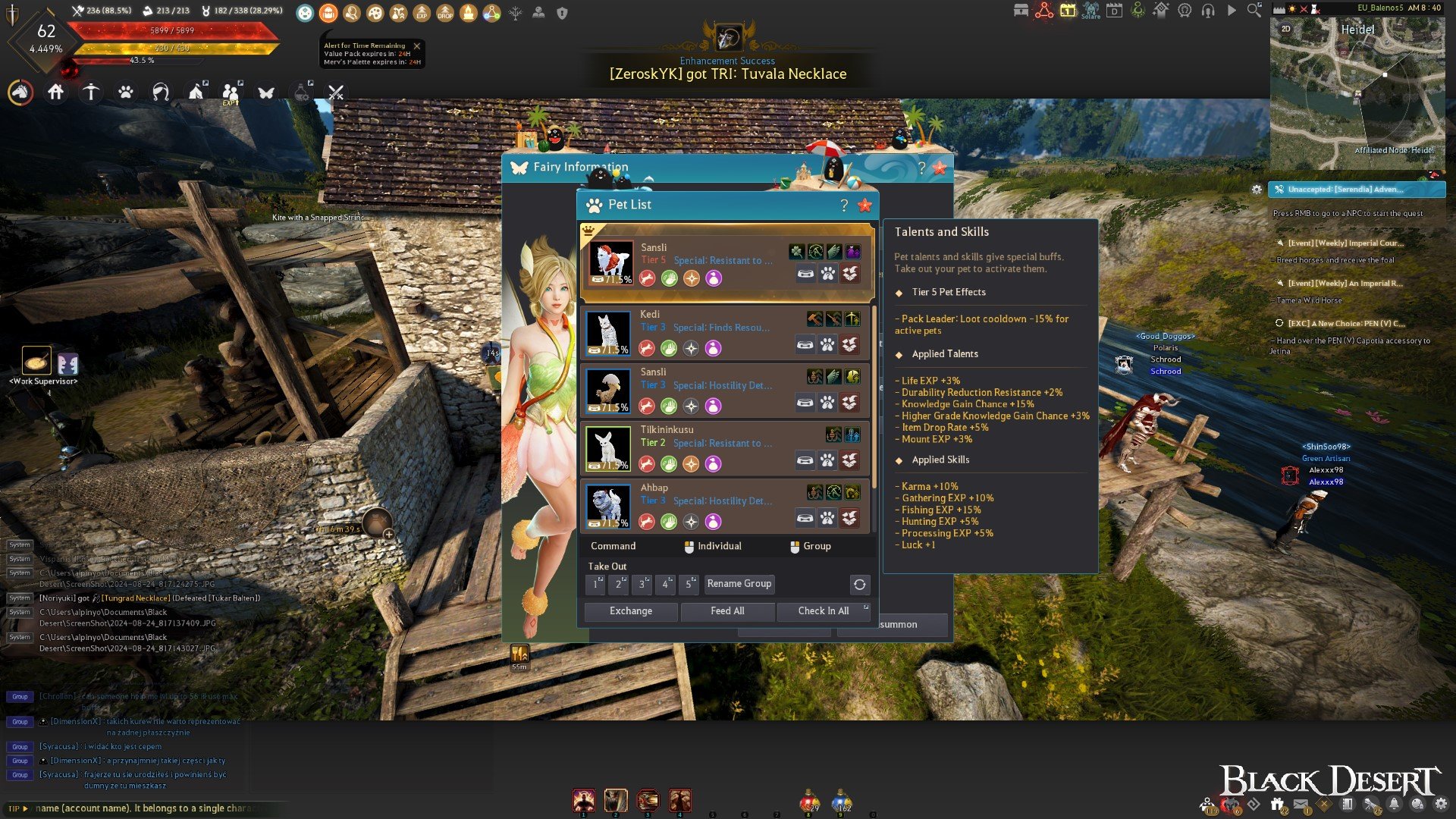Click the Exchange button in Pet List
The width and height of the screenshot is (1456, 819).
[x=630, y=611]
